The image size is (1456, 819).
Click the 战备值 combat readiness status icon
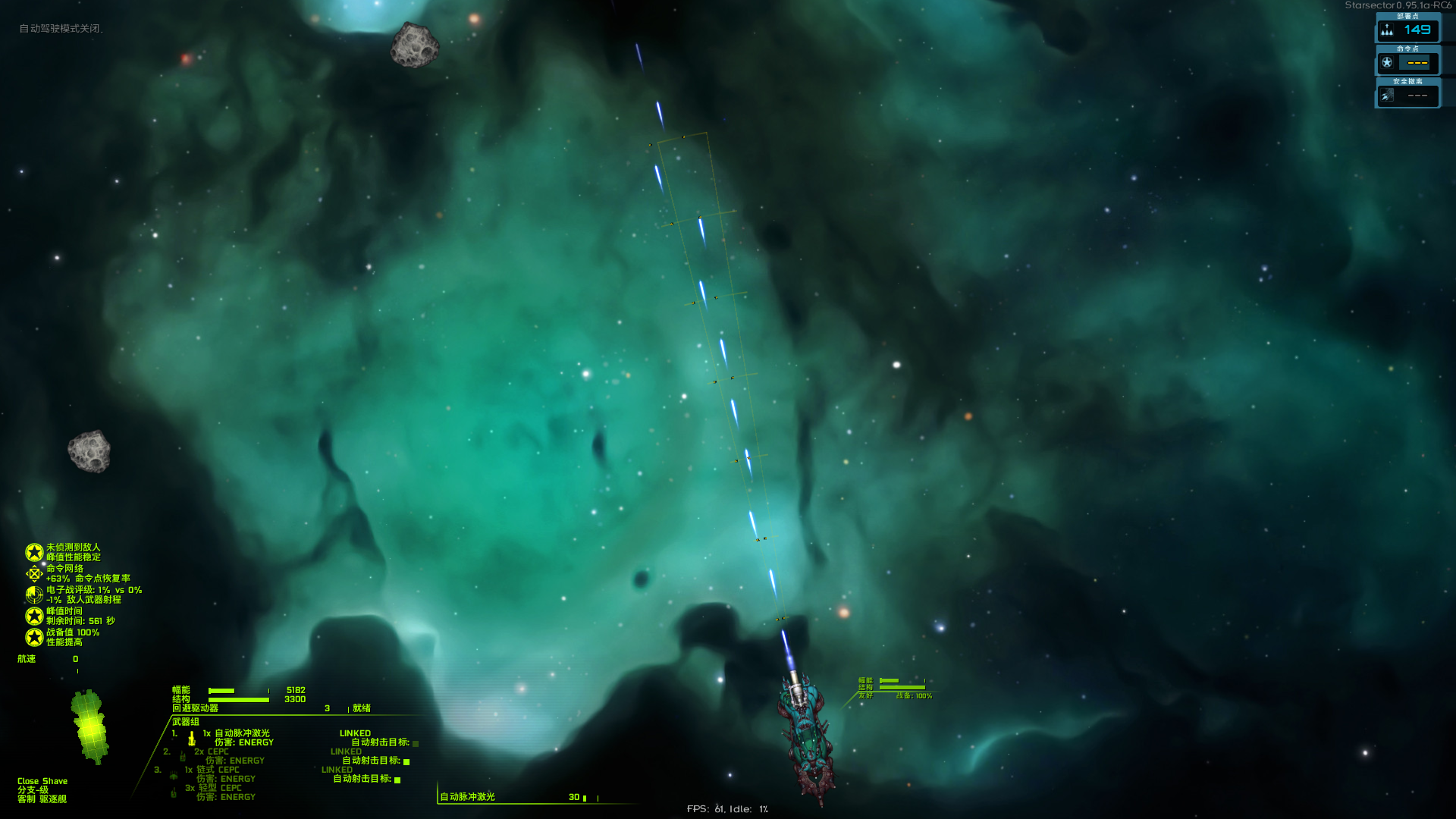34,637
